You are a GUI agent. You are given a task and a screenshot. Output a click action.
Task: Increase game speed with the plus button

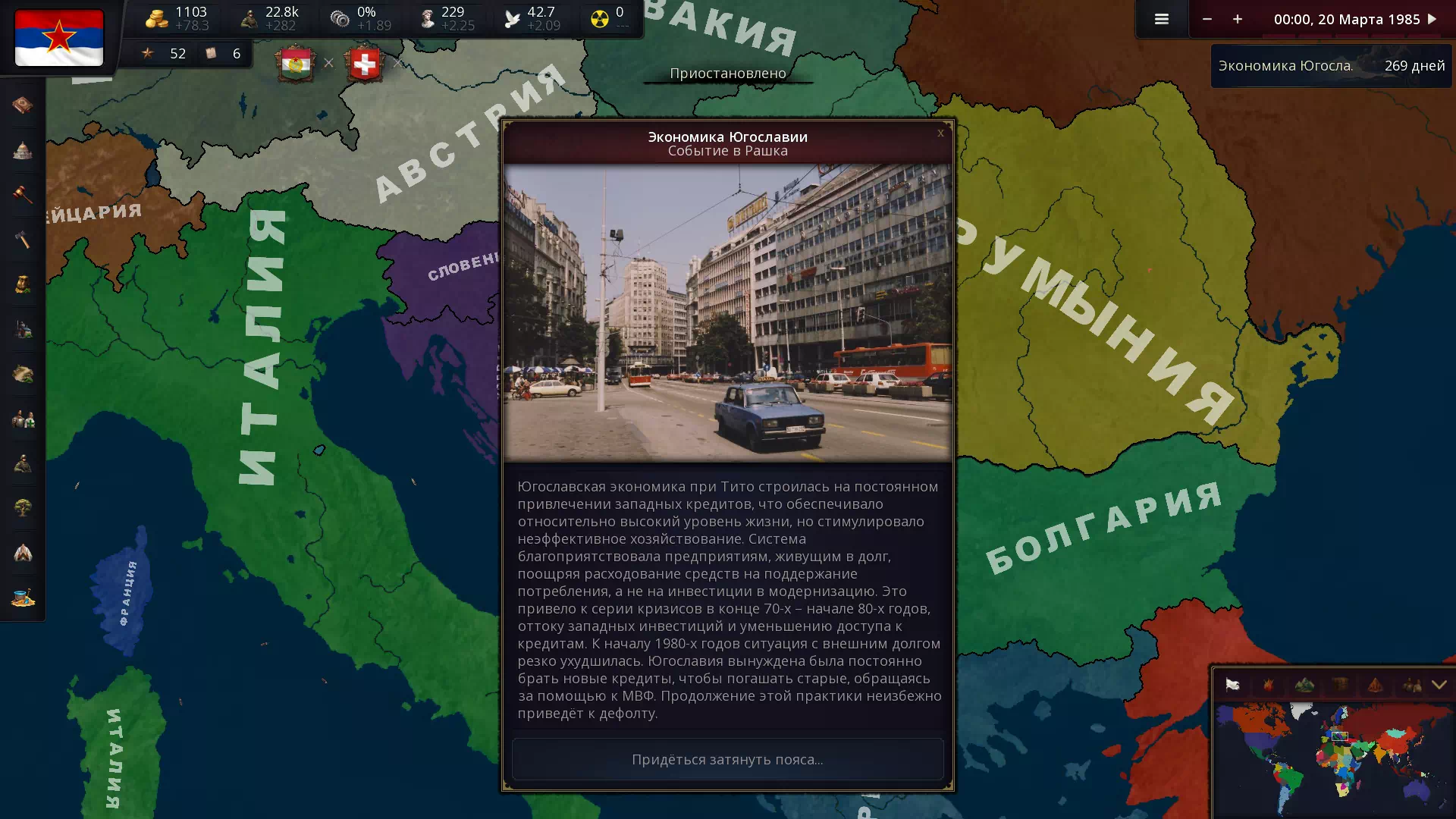coord(1237,19)
